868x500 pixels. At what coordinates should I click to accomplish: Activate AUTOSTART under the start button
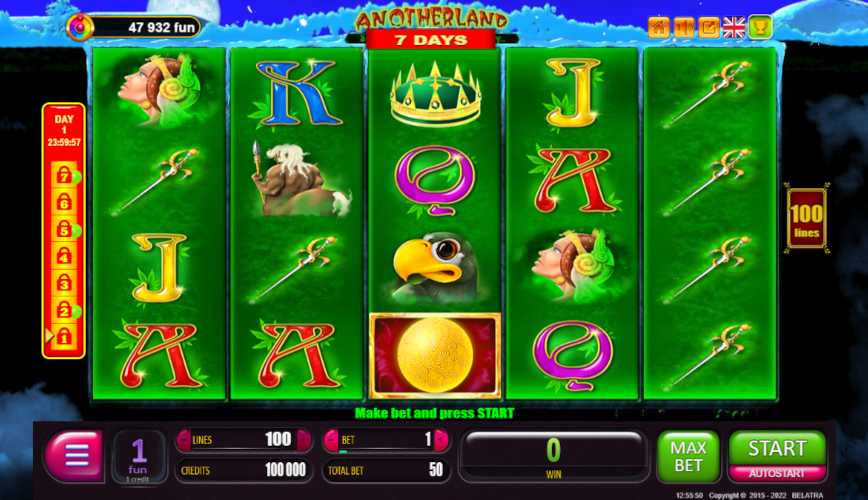(x=777, y=473)
